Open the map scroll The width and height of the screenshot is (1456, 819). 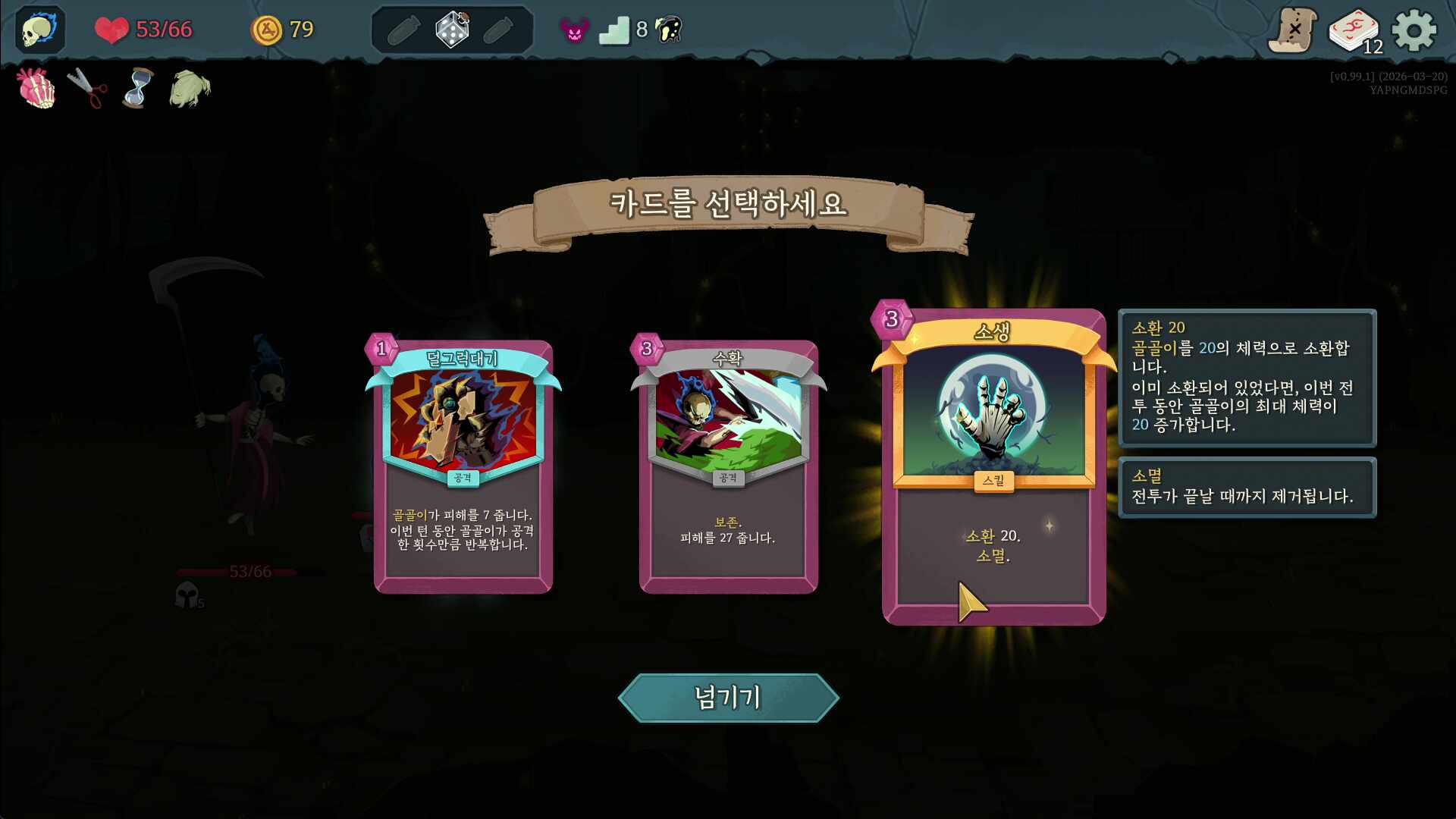[x=1293, y=30]
